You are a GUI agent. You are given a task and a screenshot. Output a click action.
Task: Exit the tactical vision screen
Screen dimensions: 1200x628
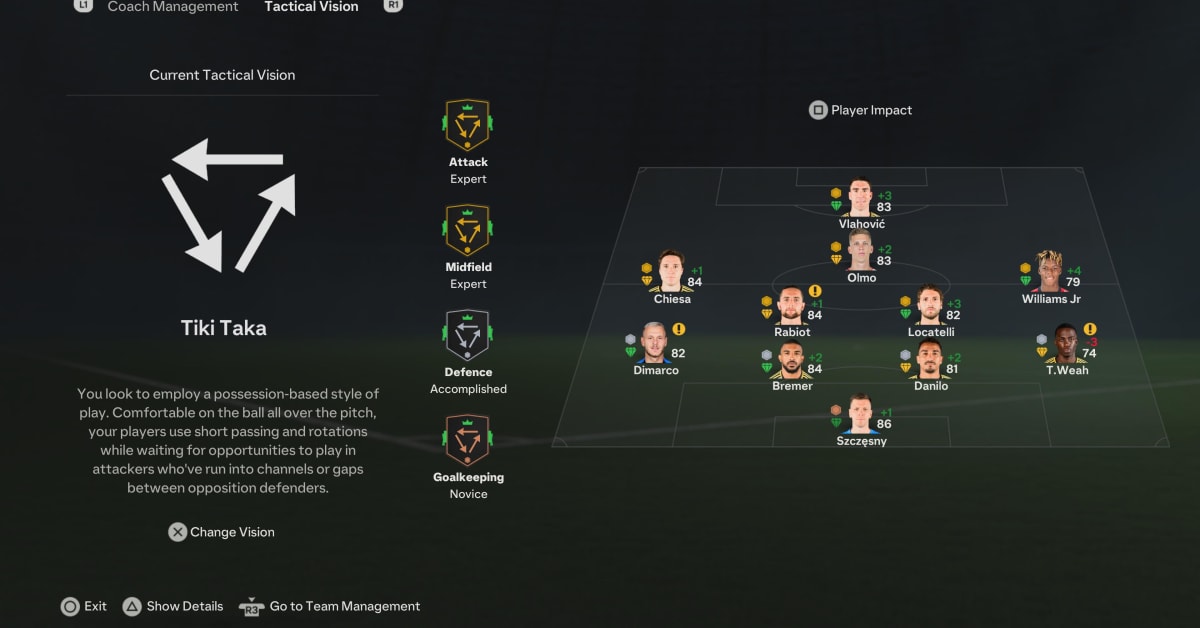point(84,606)
